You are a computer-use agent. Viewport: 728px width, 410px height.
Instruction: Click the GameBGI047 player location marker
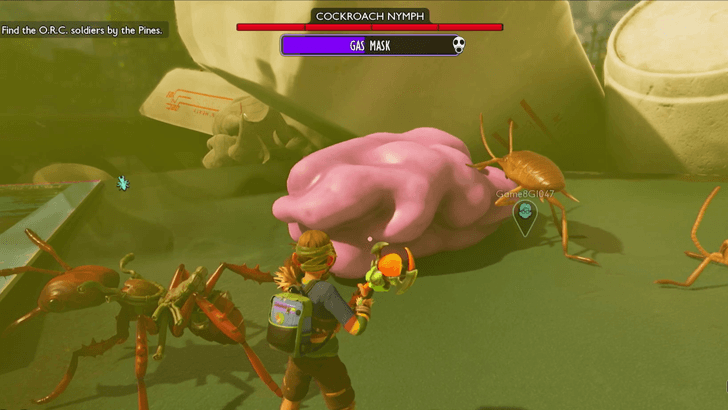(524, 215)
